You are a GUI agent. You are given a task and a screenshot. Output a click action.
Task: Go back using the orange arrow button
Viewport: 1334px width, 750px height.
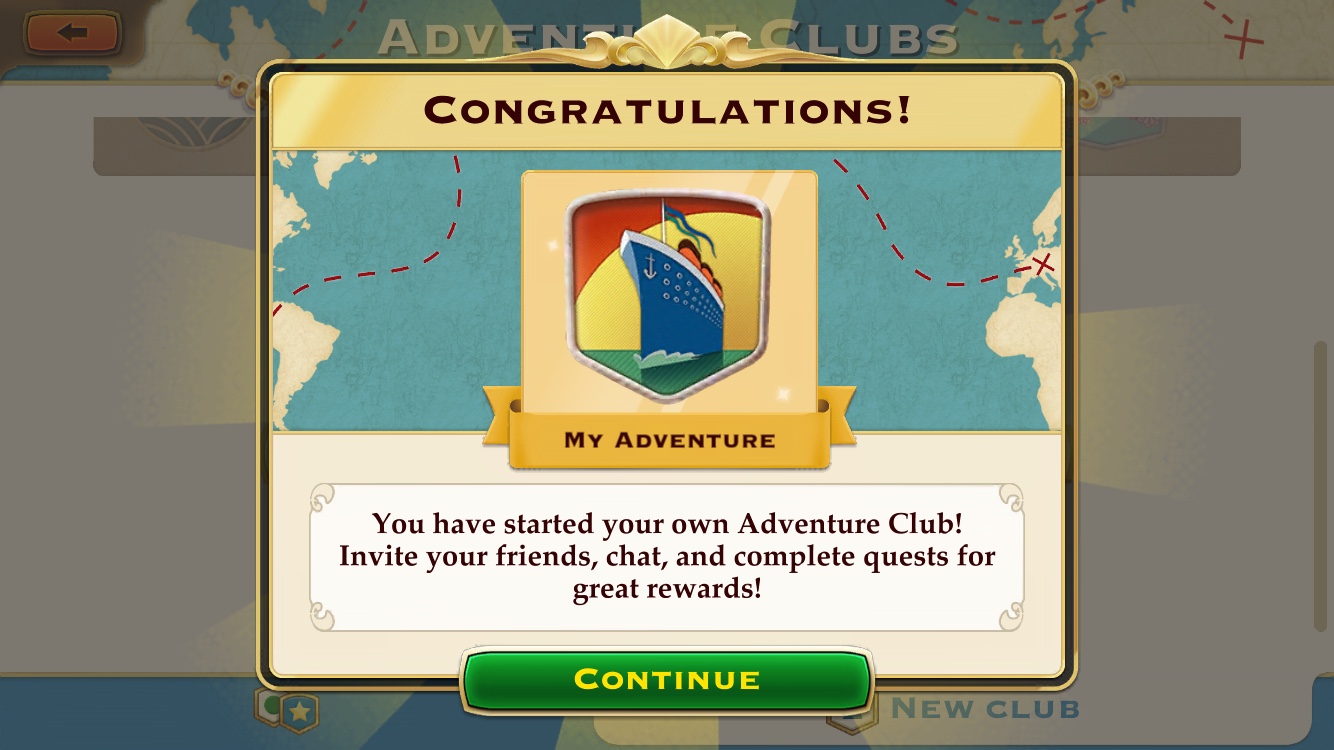click(x=72, y=33)
